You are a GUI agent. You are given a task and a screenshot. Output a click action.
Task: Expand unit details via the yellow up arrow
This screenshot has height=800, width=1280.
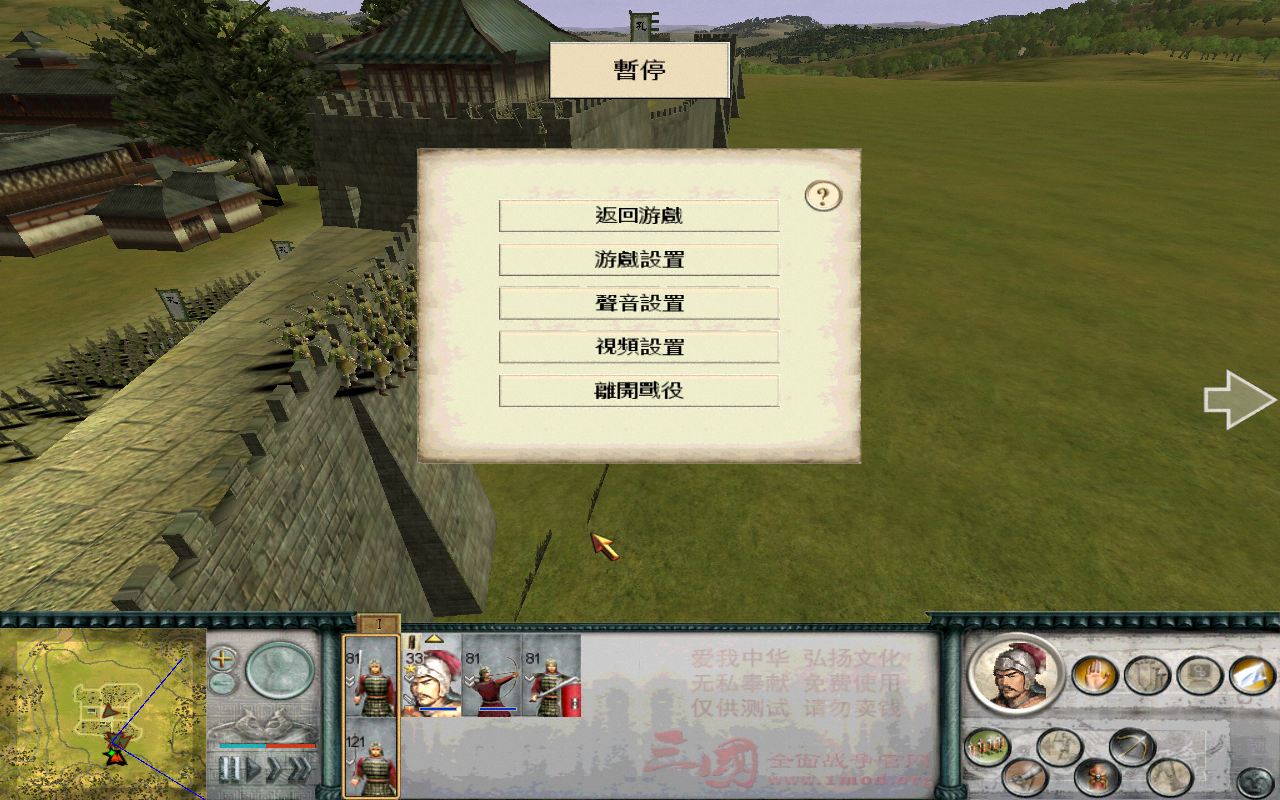point(433,640)
